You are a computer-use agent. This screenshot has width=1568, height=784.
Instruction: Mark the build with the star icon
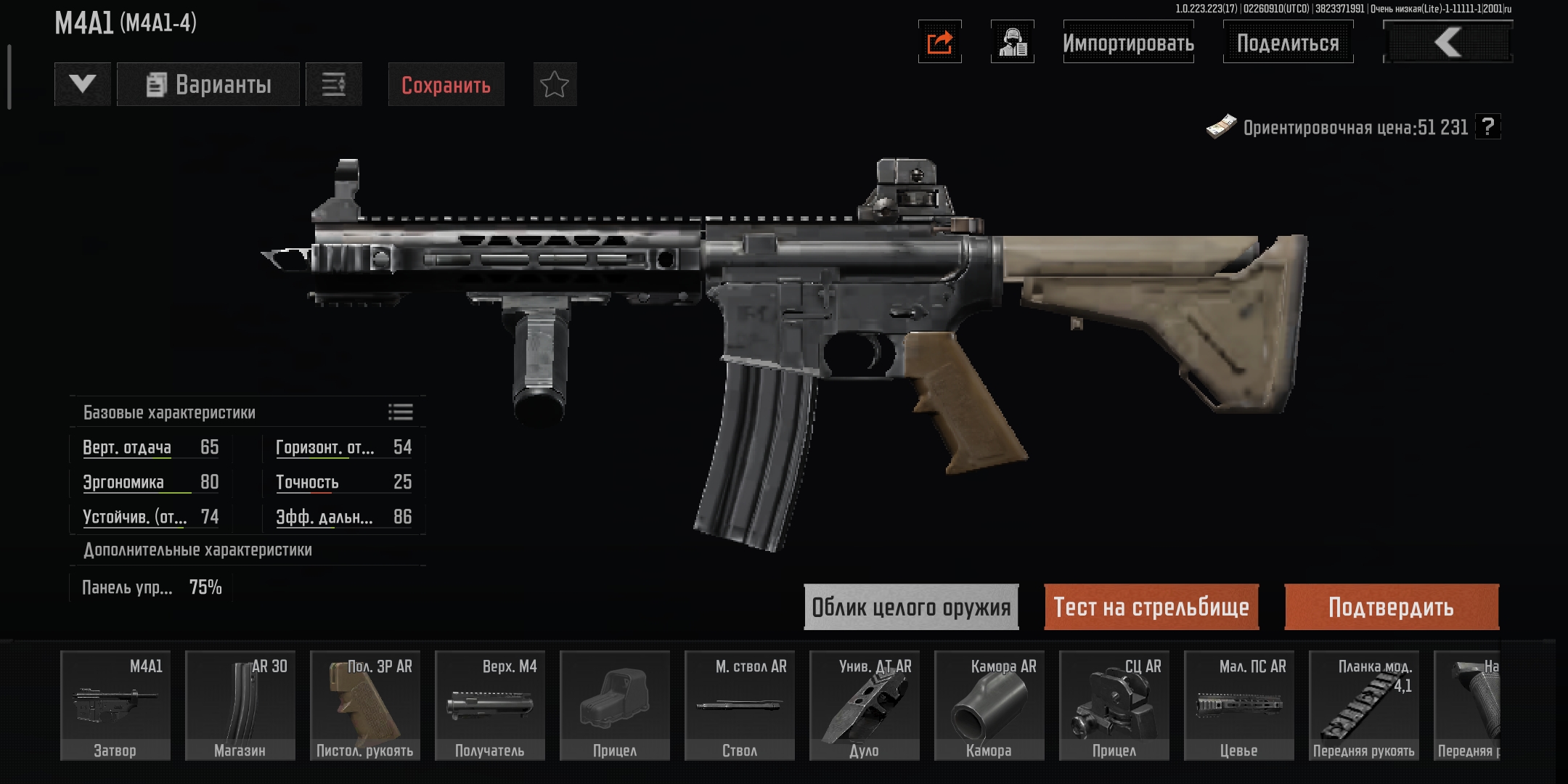(x=555, y=85)
